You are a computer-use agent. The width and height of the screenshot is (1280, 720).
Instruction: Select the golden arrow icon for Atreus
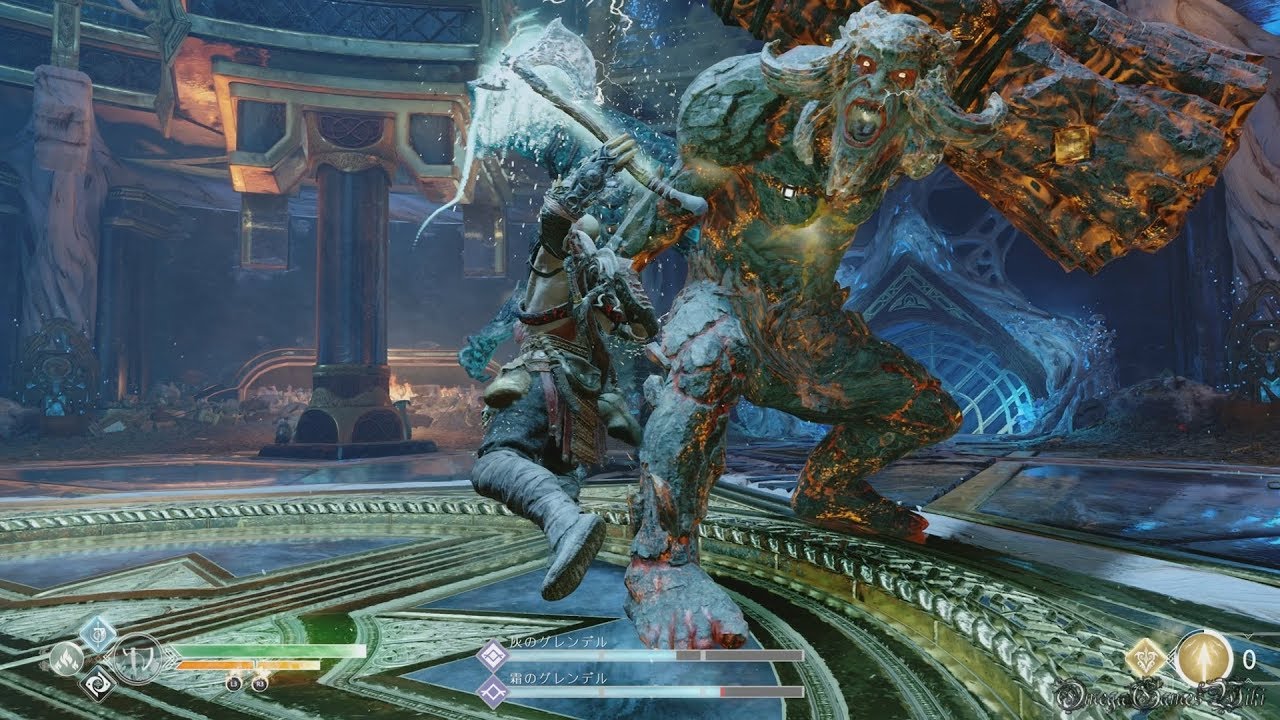point(1202,658)
